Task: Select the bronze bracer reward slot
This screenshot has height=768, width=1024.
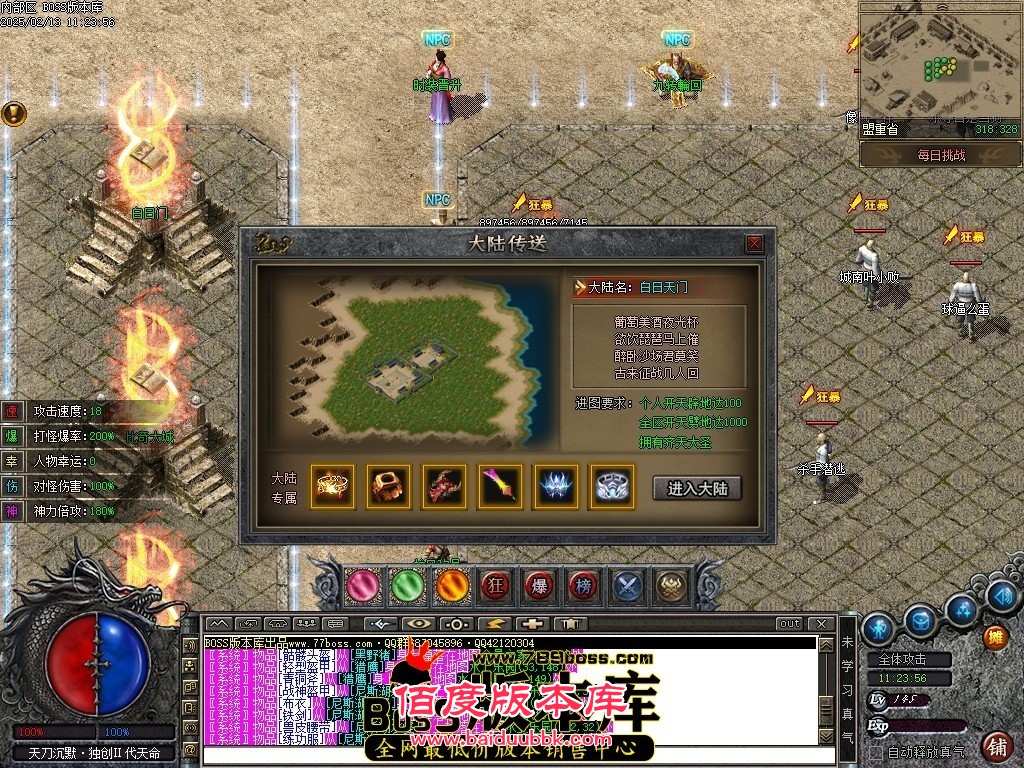Action: [388, 487]
